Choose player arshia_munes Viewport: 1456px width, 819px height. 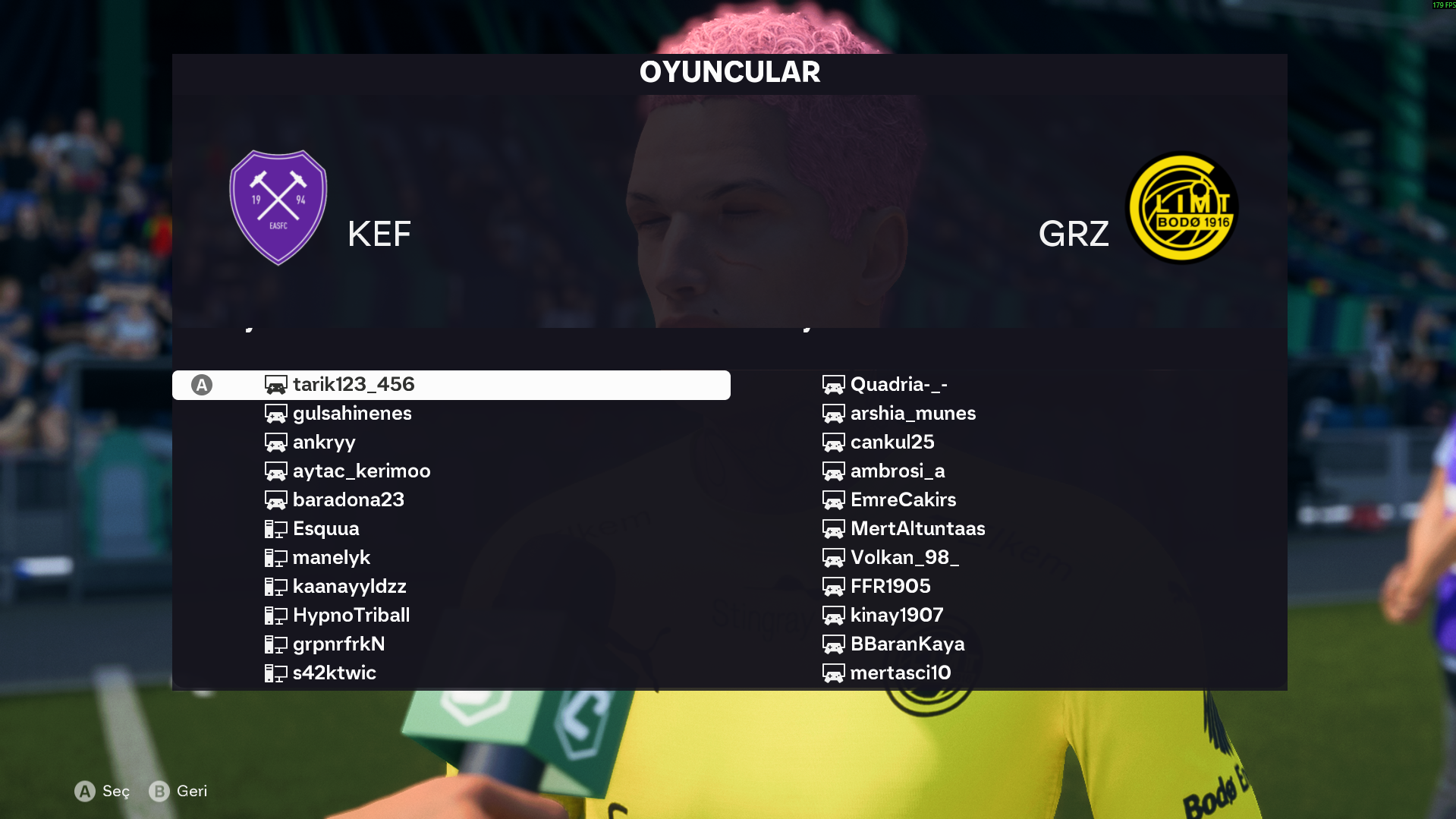(913, 414)
